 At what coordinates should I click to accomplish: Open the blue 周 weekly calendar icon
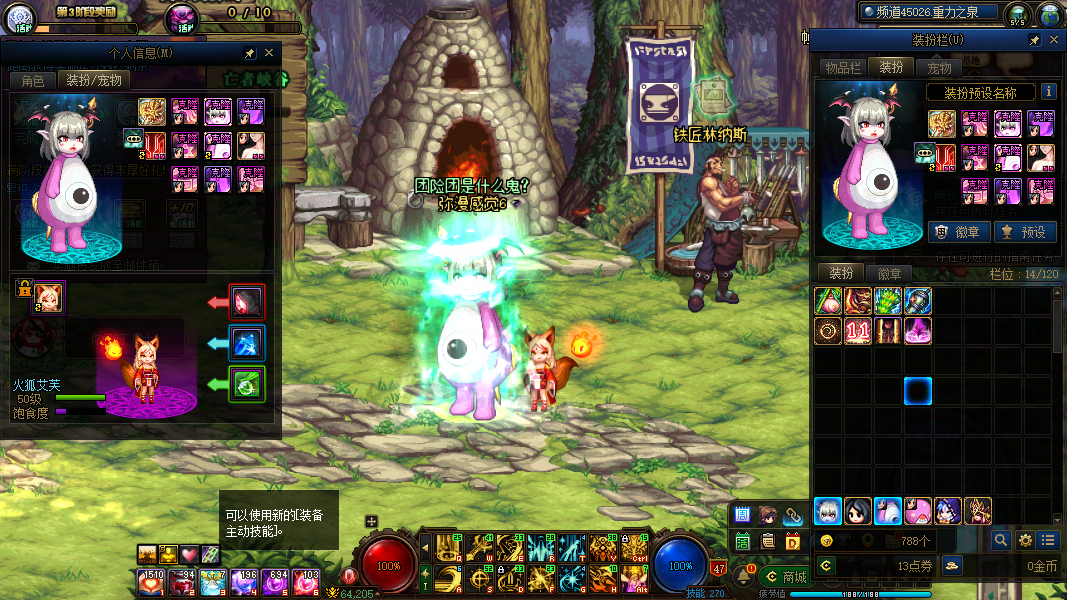743,515
